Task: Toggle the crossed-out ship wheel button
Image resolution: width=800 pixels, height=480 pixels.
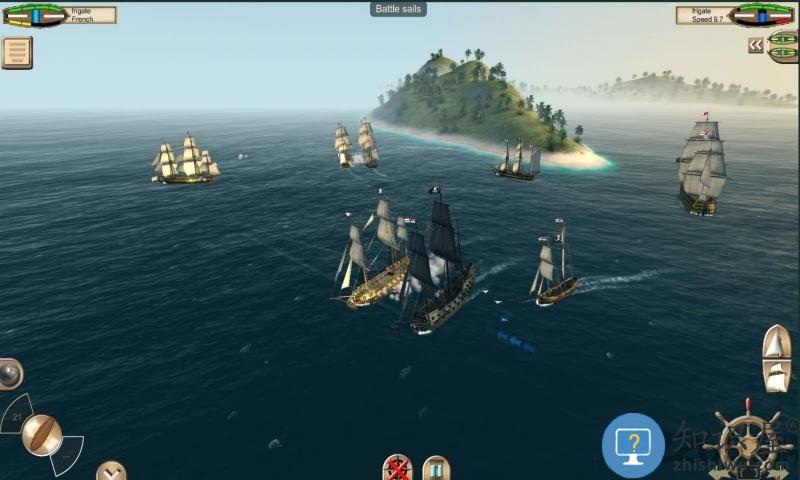Action: [397, 468]
